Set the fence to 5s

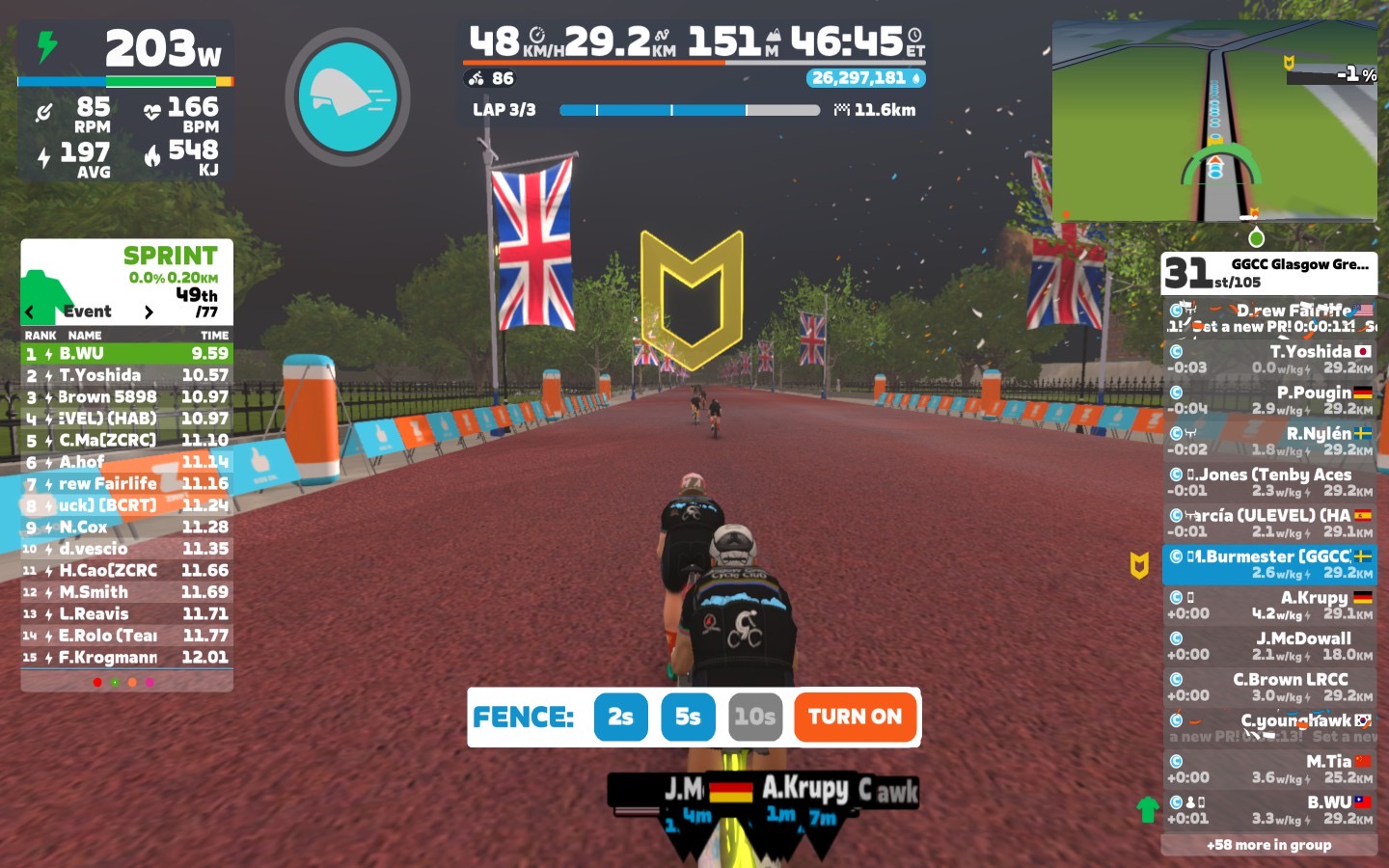(x=688, y=717)
